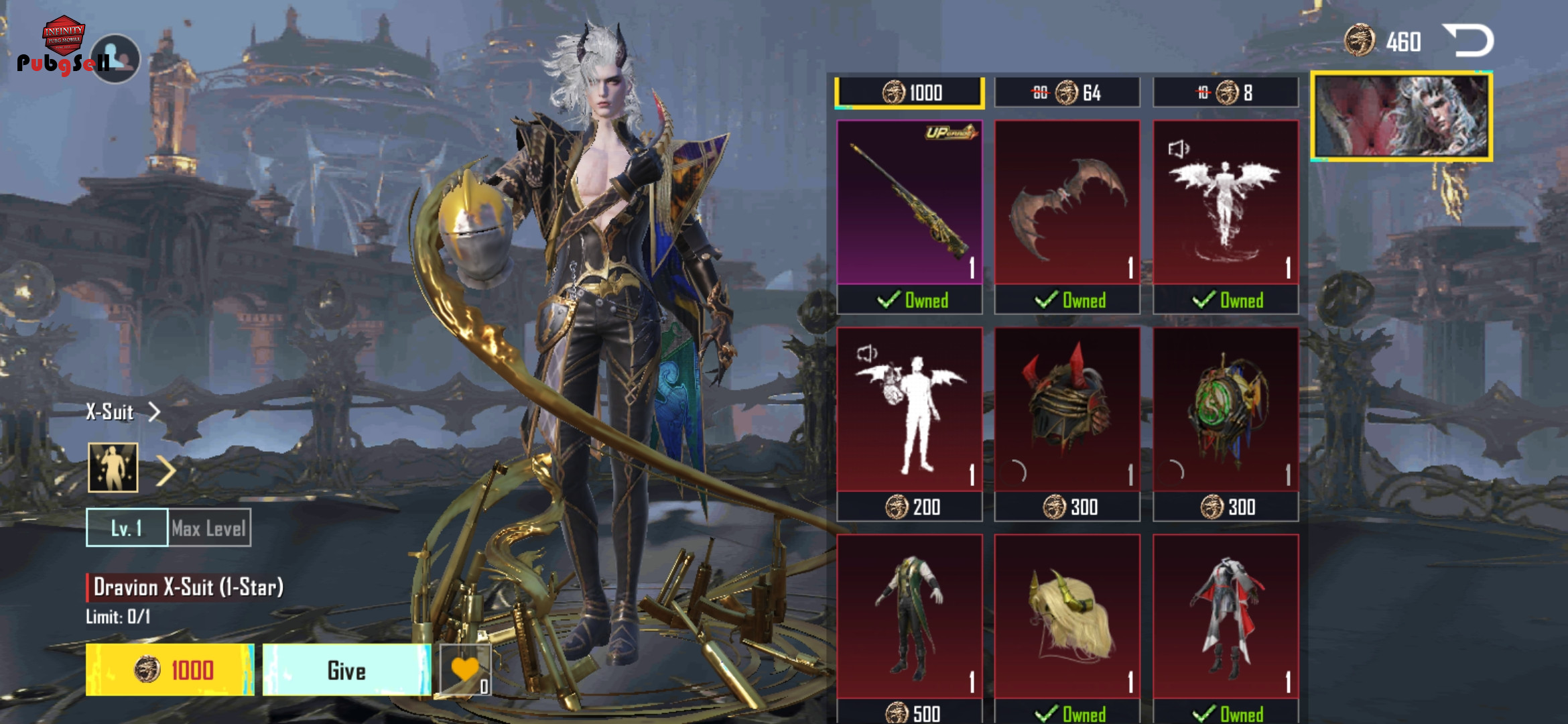
Task: Choose the discounted 64 coin tab
Action: 1067,93
